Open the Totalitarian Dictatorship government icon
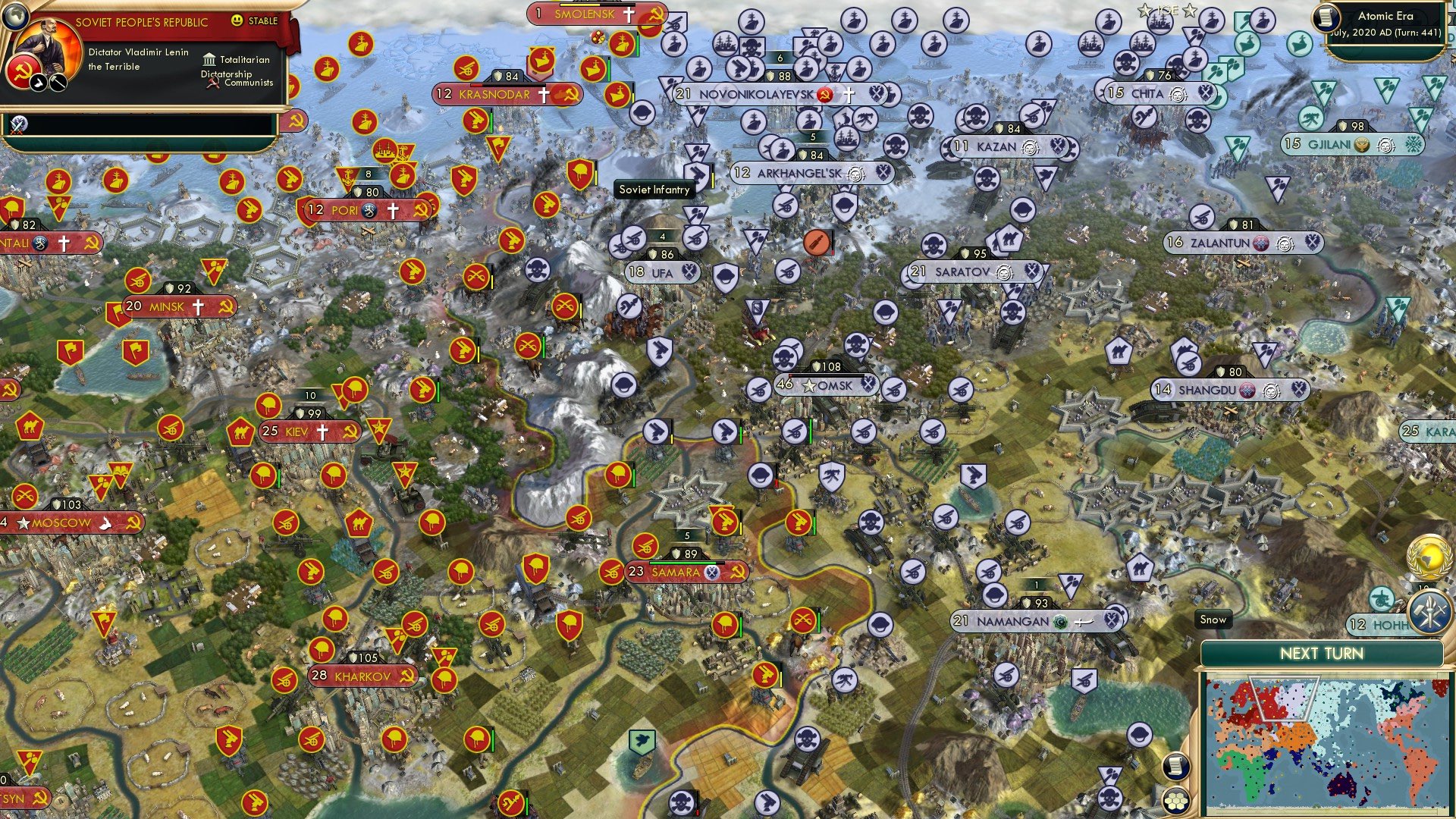Image resolution: width=1456 pixels, height=819 pixels. pyautogui.click(x=209, y=59)
